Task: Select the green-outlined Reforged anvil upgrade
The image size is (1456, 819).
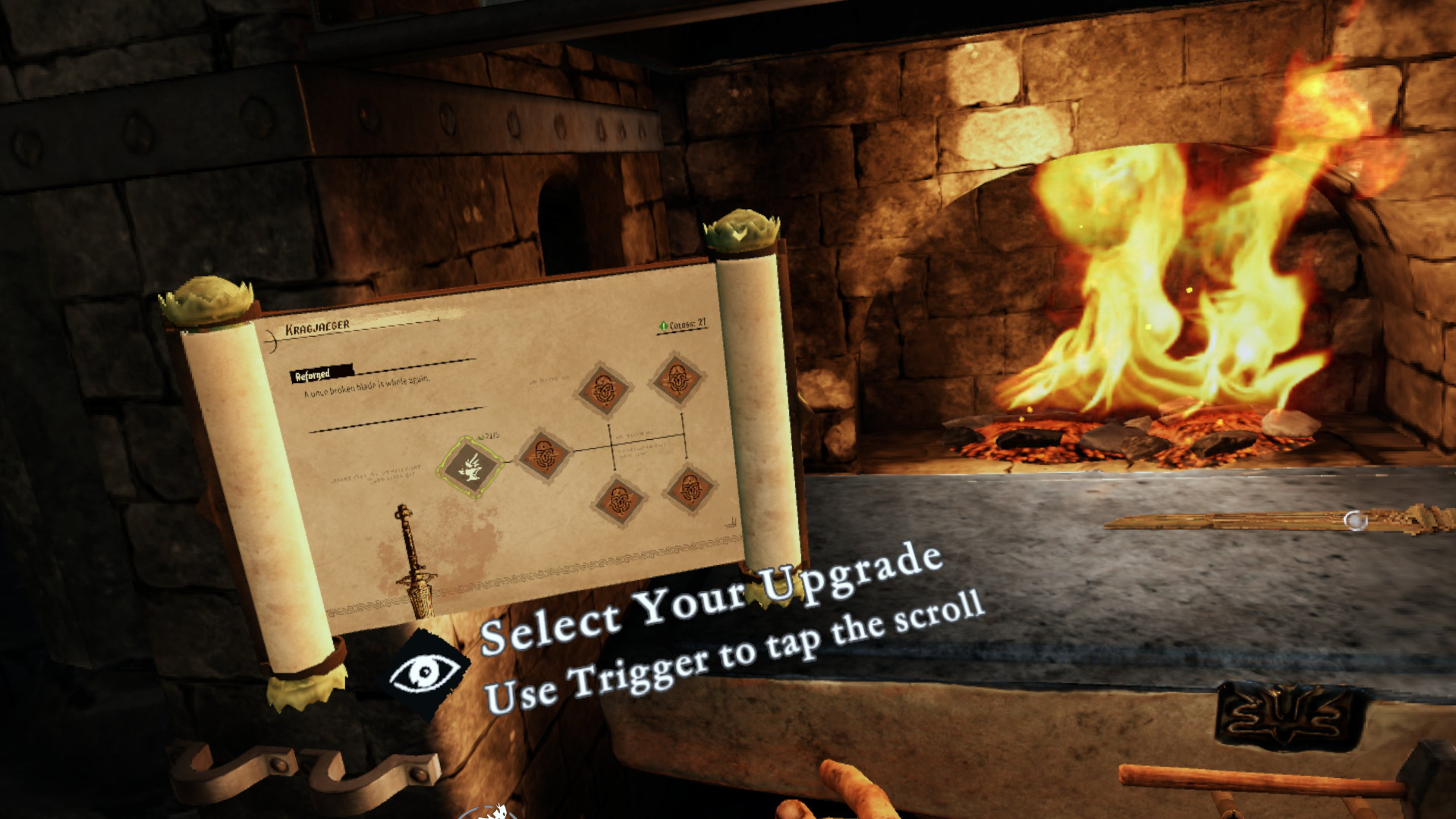Action: tap(470, 466)
